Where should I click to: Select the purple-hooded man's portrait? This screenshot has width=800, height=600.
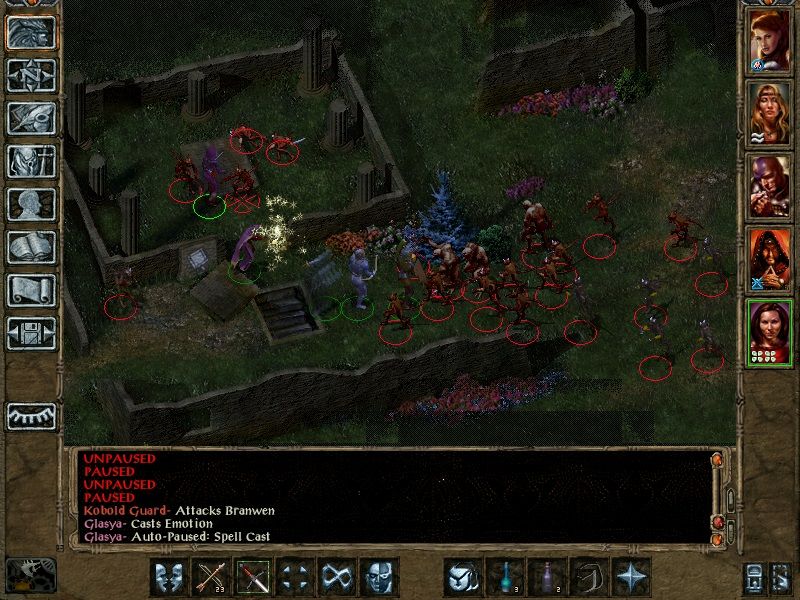pos(768,186)
